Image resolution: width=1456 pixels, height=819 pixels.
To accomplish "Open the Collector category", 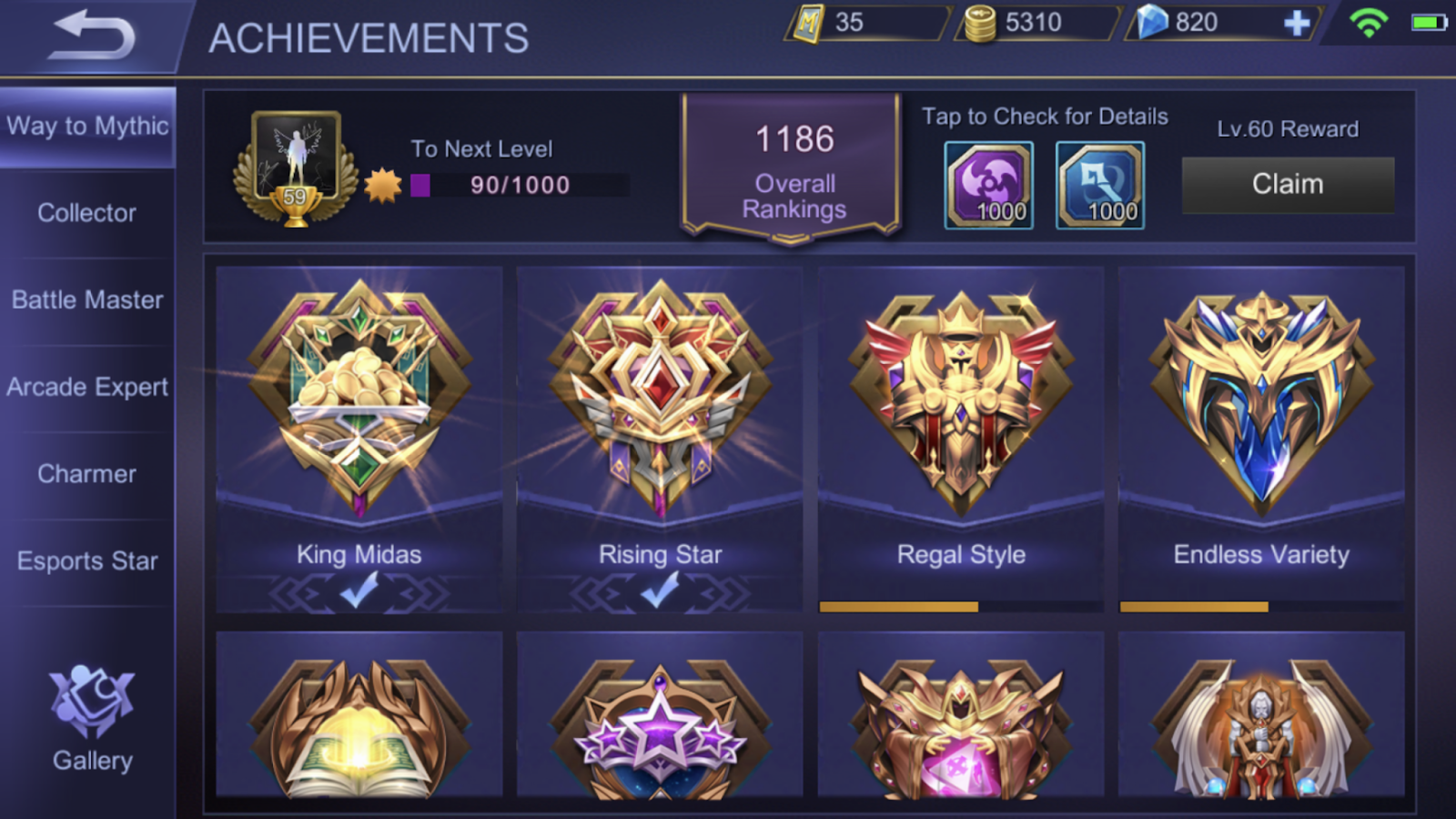I will point(86,212).
